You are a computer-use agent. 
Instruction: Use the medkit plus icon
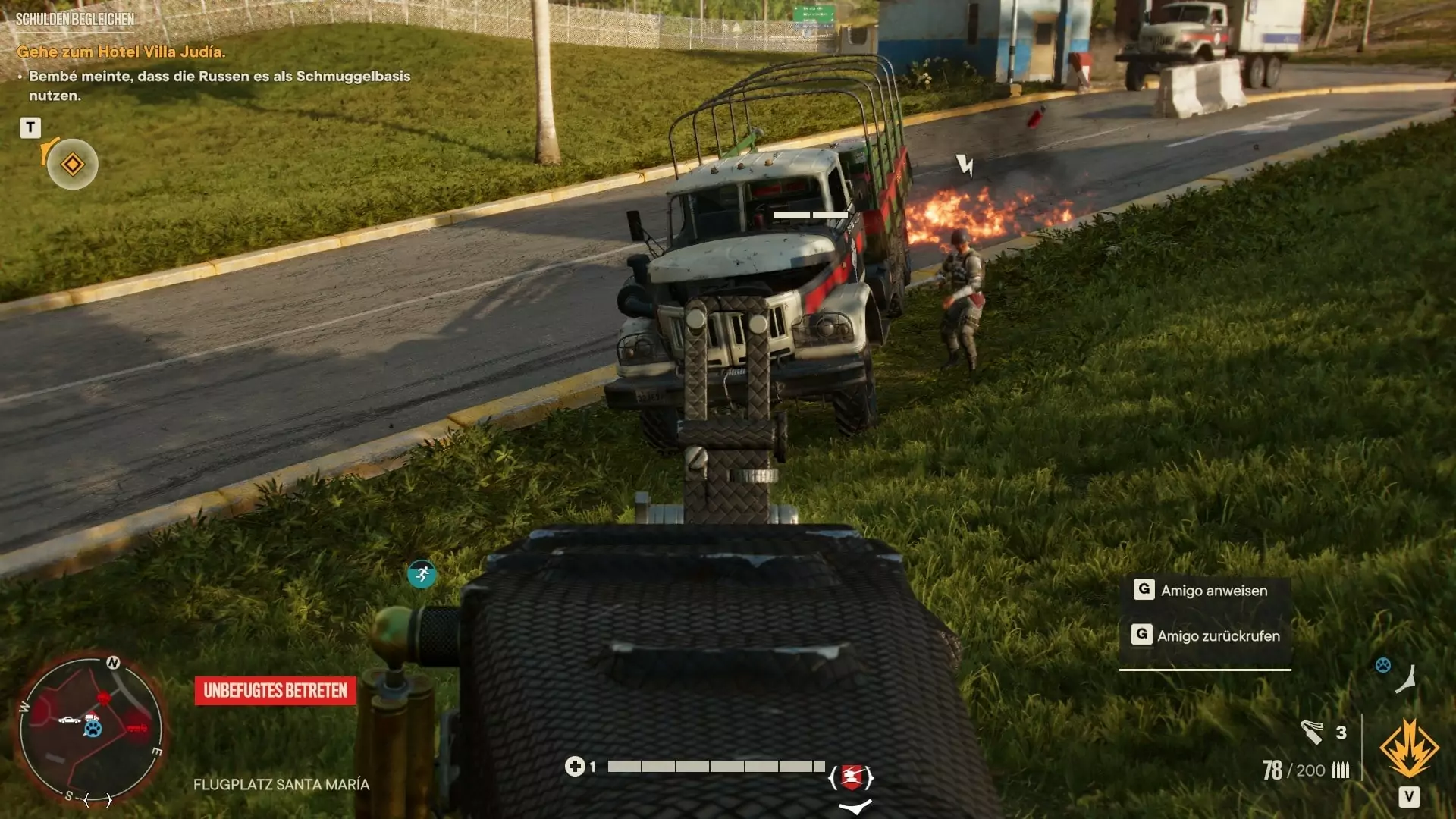pyautogui.click(x=574, y=767)
